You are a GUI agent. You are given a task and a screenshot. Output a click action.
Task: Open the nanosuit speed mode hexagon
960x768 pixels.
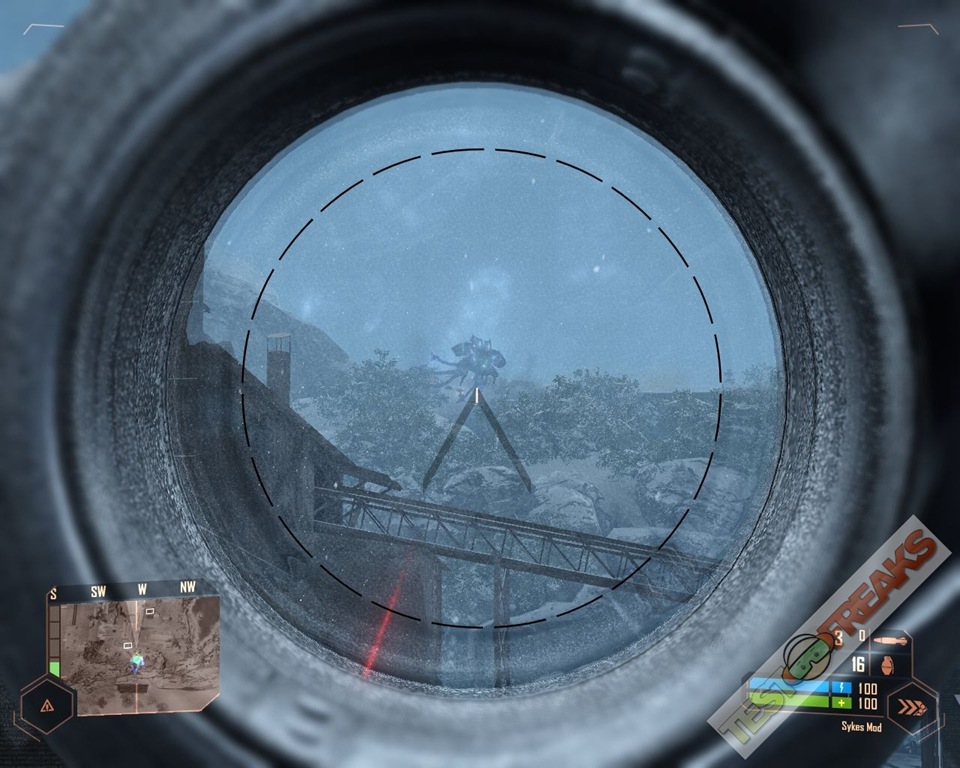coord(911,708)
